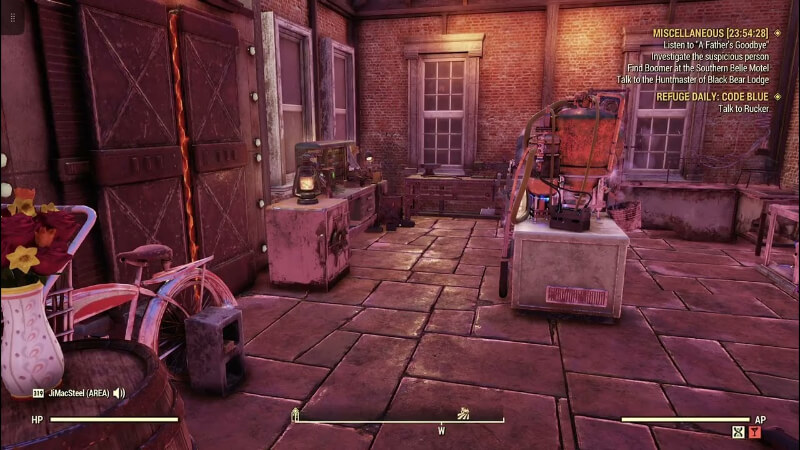
Task: Click the red cocktail glass status icon
Action: coord(755,432)
